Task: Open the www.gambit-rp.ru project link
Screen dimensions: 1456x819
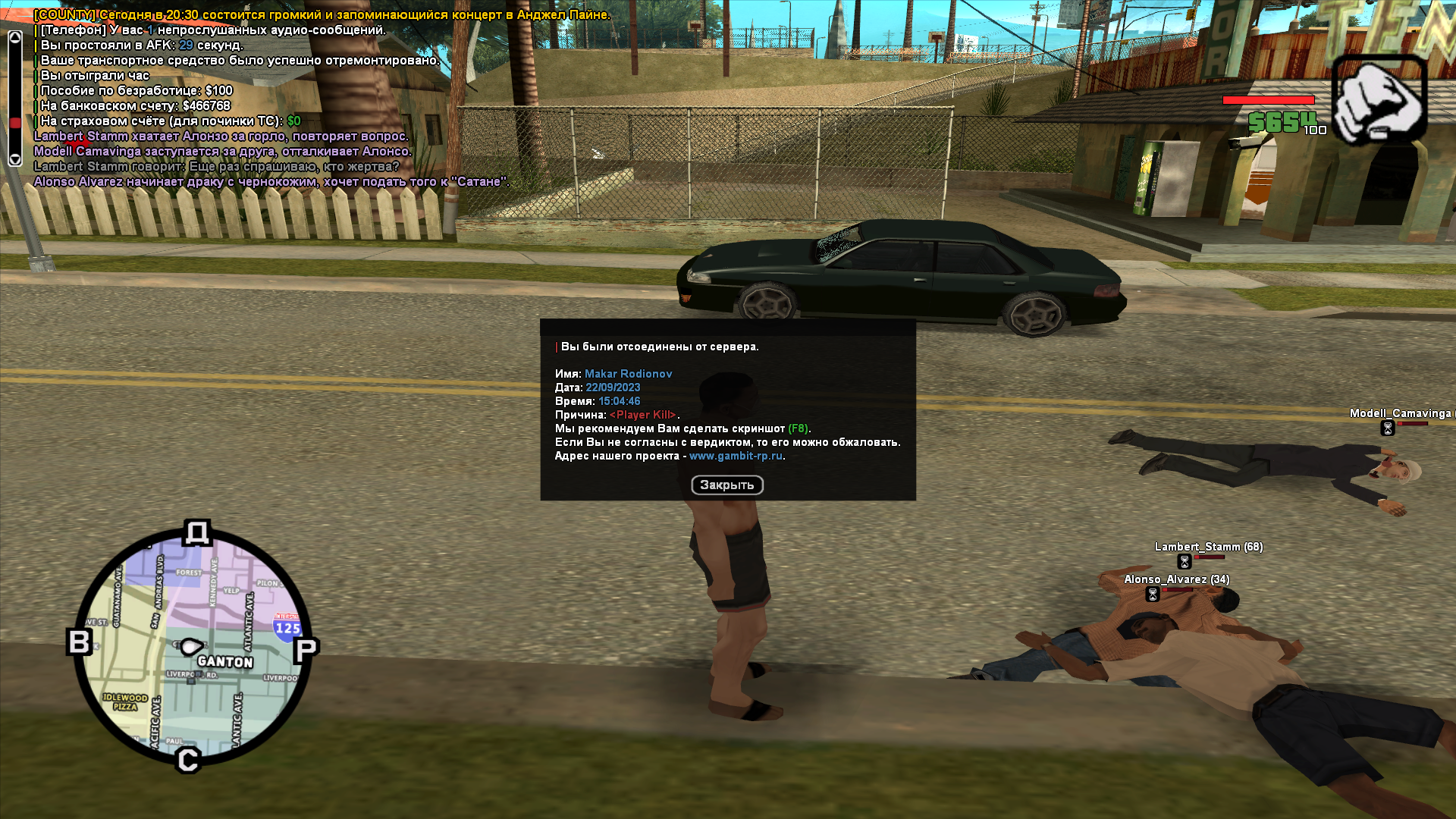Action: click(736, 456)
